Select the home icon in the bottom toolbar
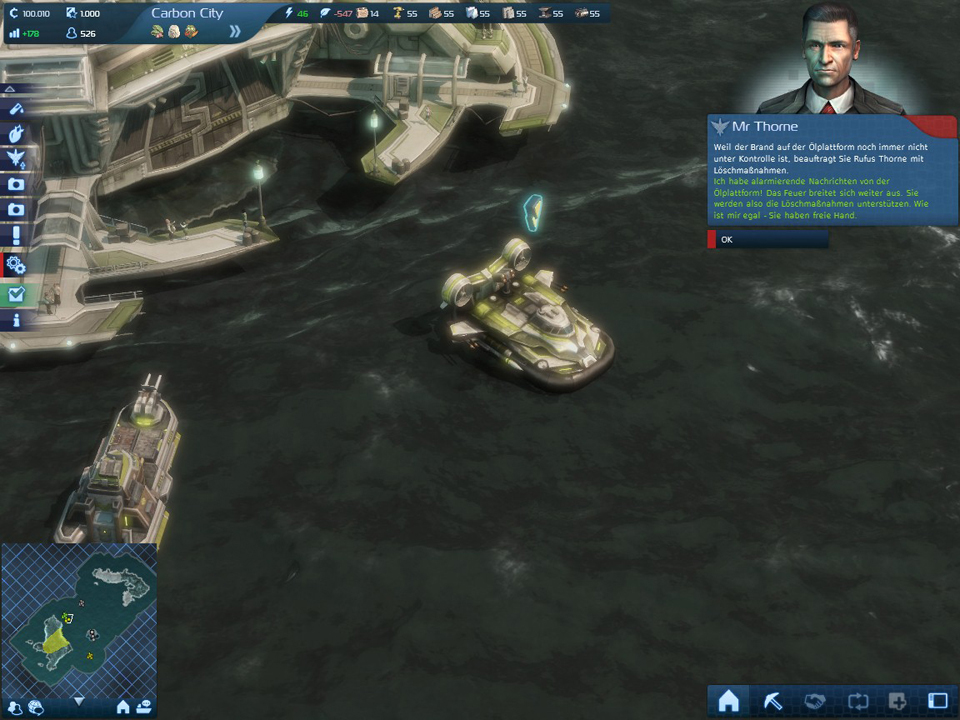The image size is (960, 720). [728, 701]
